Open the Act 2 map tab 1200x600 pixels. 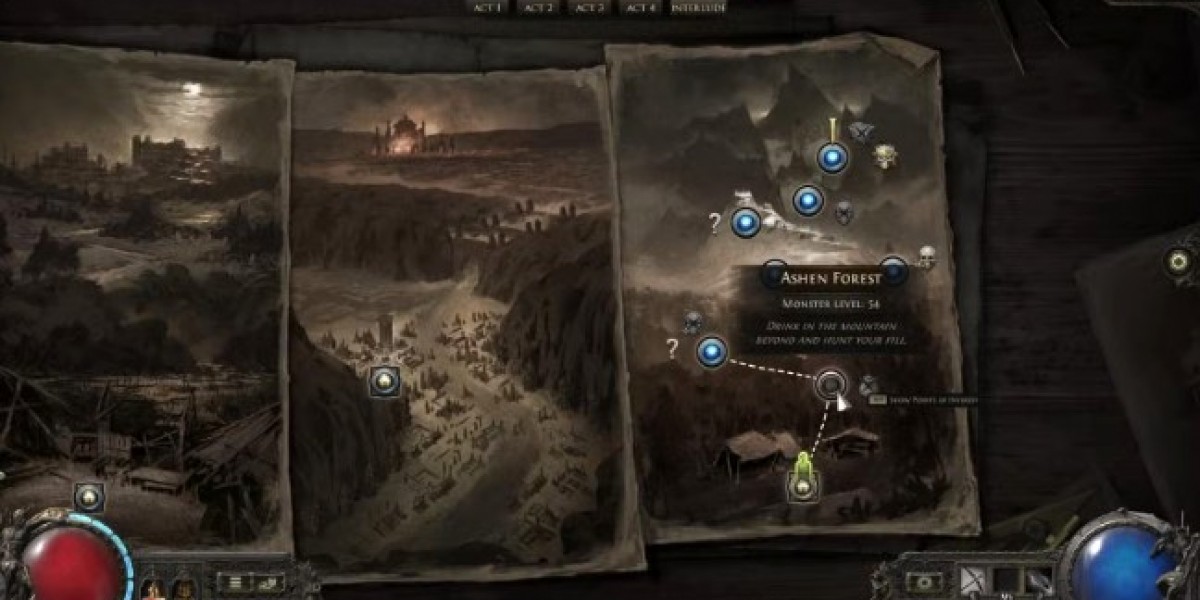(x=539, y=7)
